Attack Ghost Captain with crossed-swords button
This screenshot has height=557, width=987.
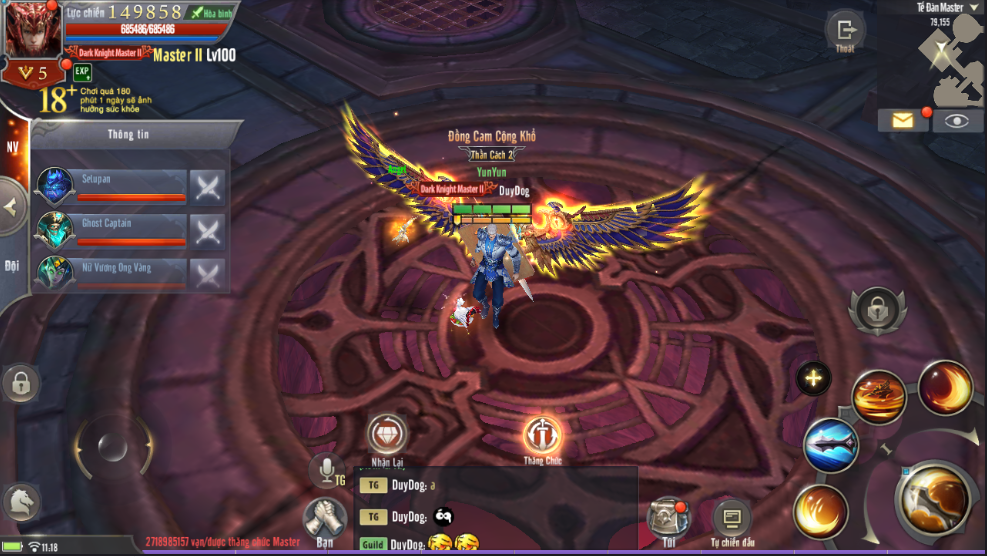(x=207, y=231)
